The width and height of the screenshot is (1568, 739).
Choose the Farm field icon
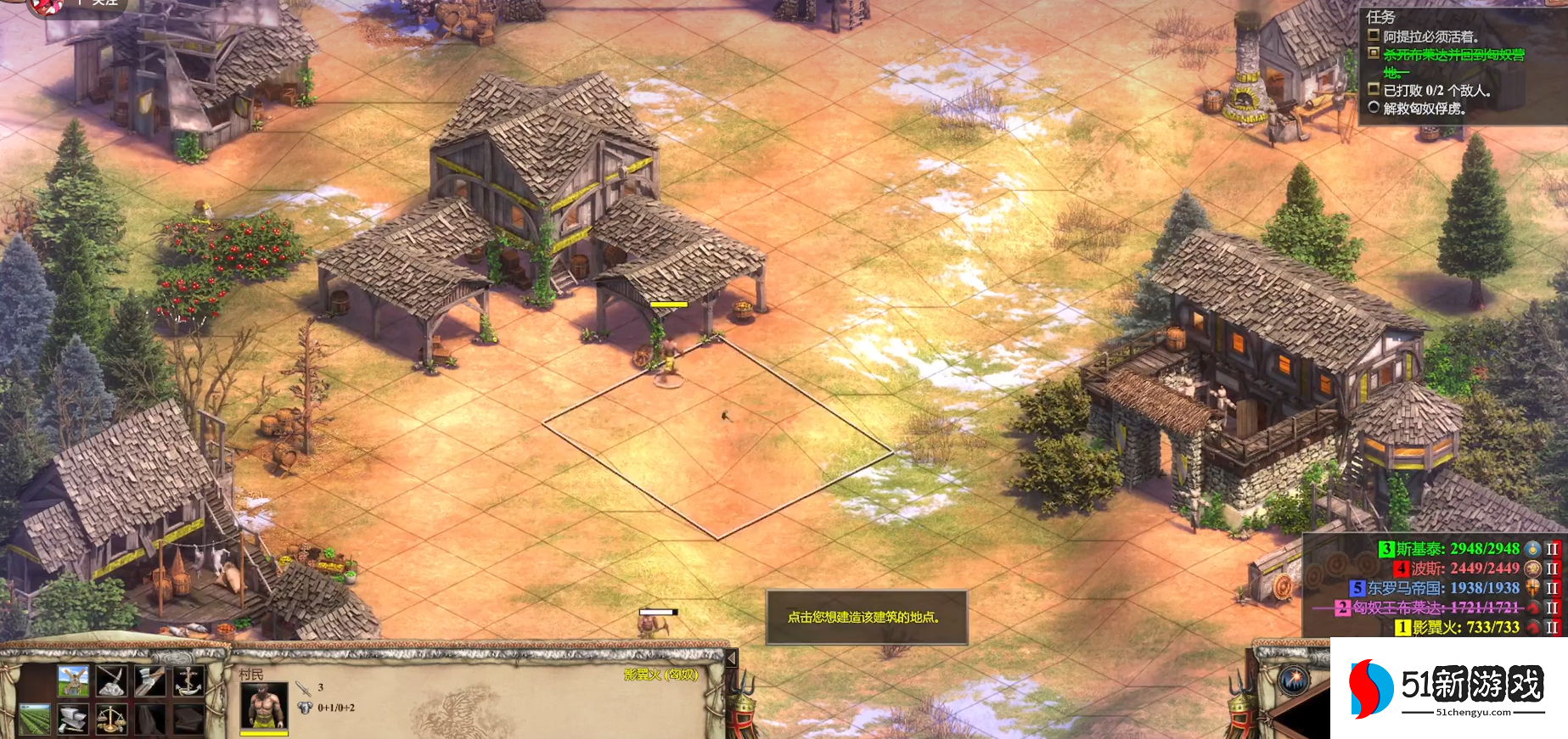pos(35,719)
